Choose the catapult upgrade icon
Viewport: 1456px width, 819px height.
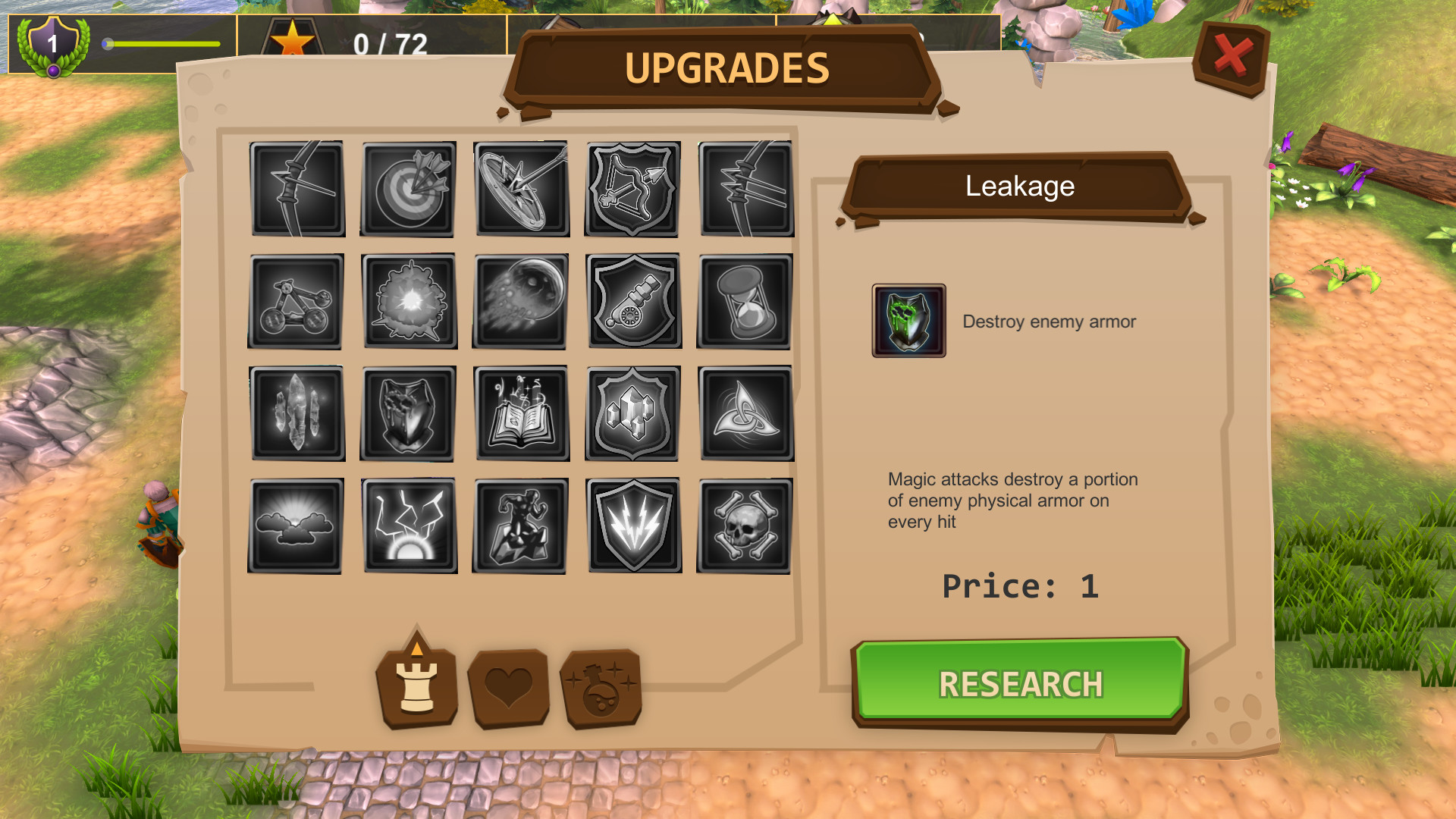pos(296,301)
